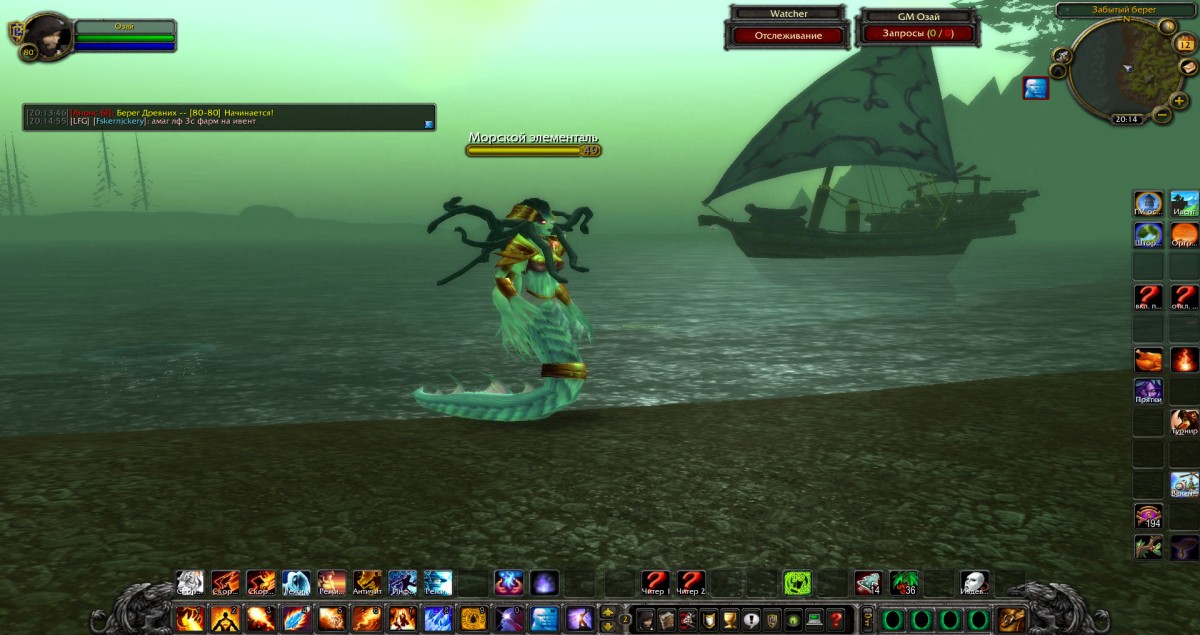Open the calendar showing day 12
This screenshot has height=635, width=1200.
tap(1185, 44)
